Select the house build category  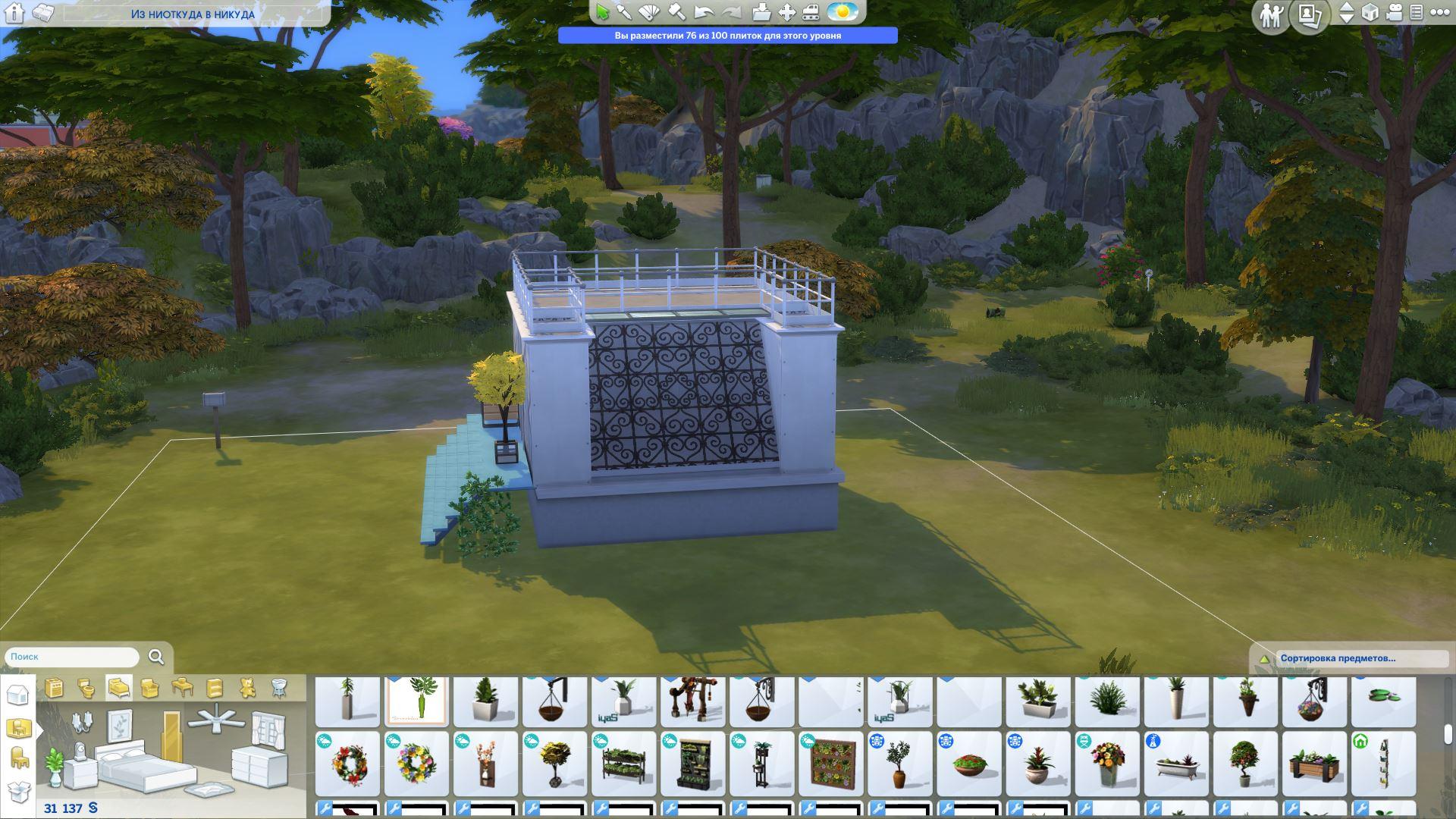click(17, 695)
